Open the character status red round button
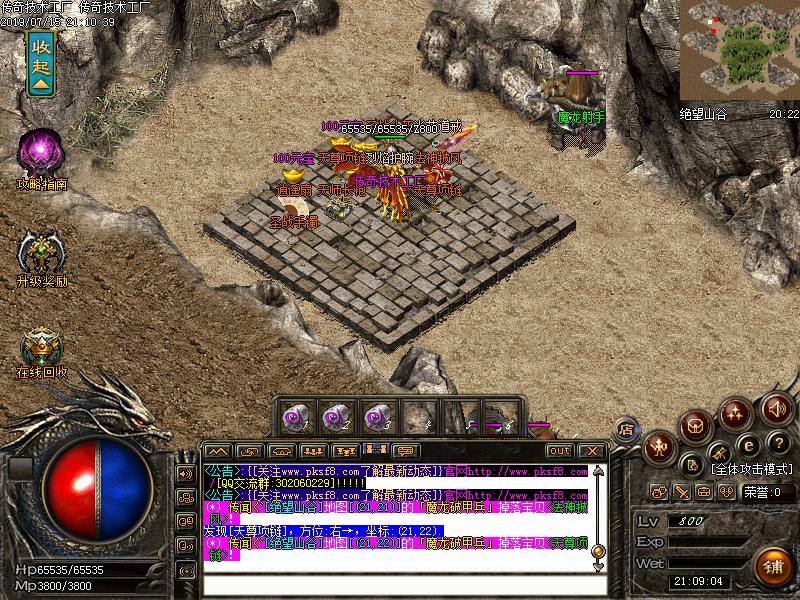800x600 pixels. 660,447
